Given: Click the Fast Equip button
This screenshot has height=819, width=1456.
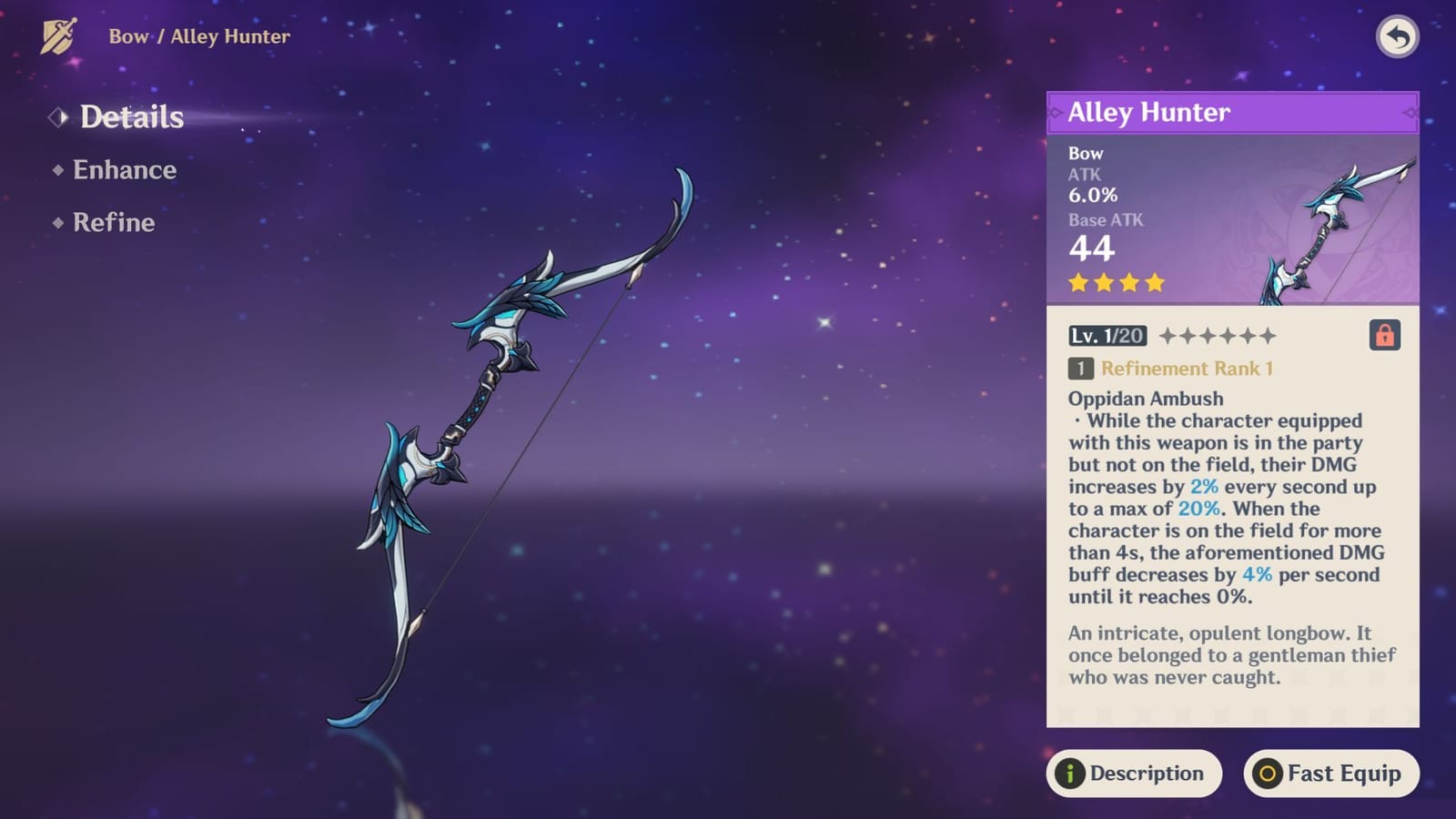Looking at the screenshot, I should 1330,773.
